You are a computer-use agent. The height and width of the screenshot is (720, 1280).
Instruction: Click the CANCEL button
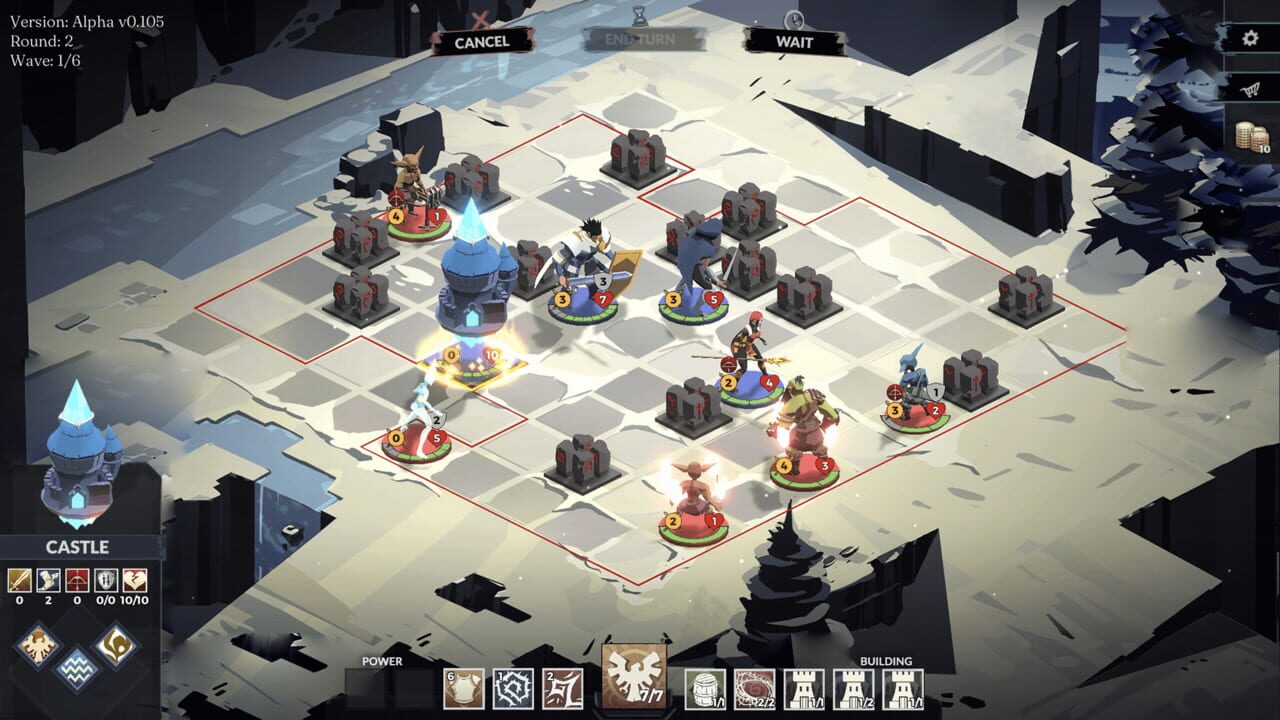tap(484, 42)
